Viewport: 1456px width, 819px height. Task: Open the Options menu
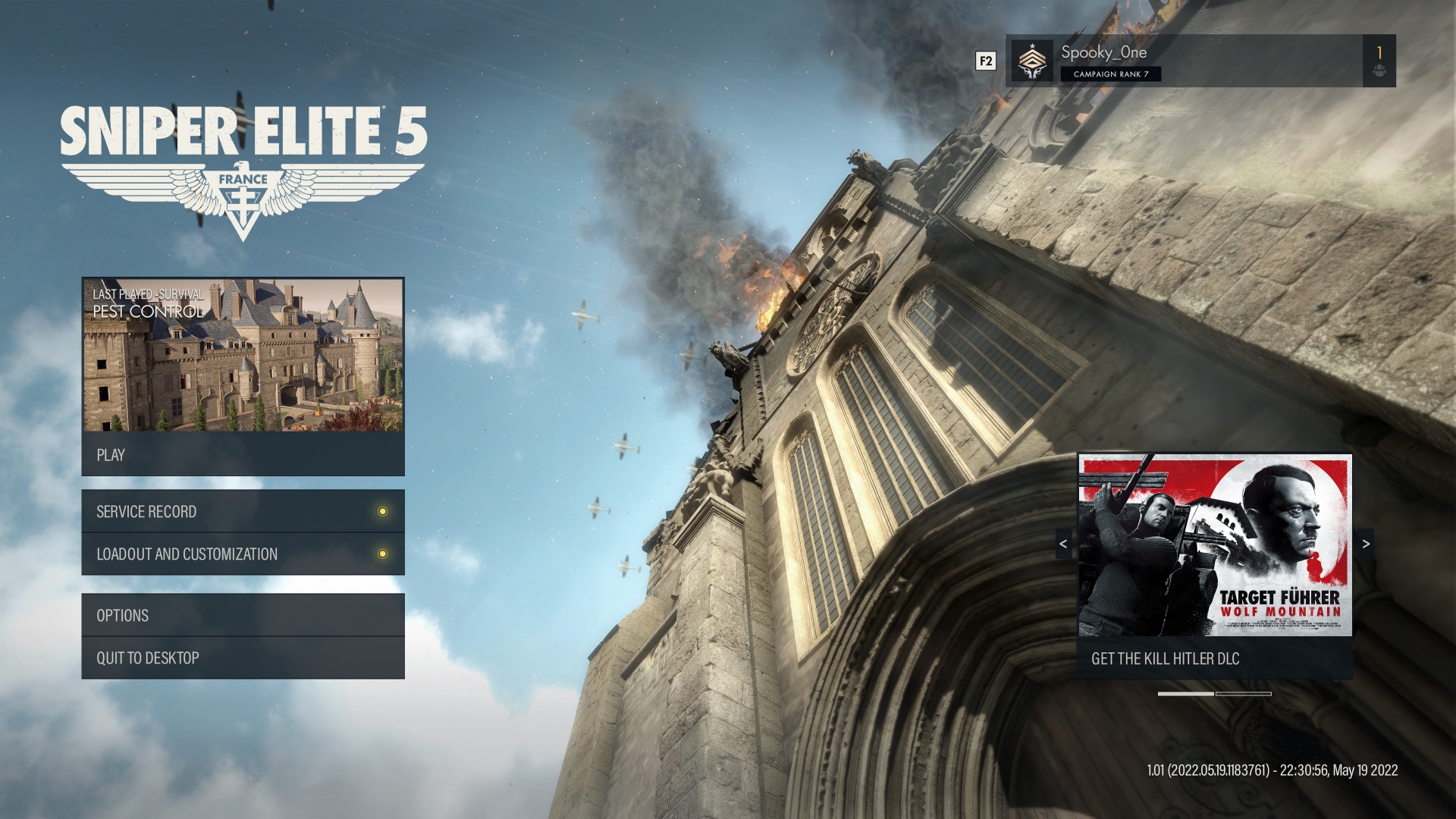(x=243, y=615)
